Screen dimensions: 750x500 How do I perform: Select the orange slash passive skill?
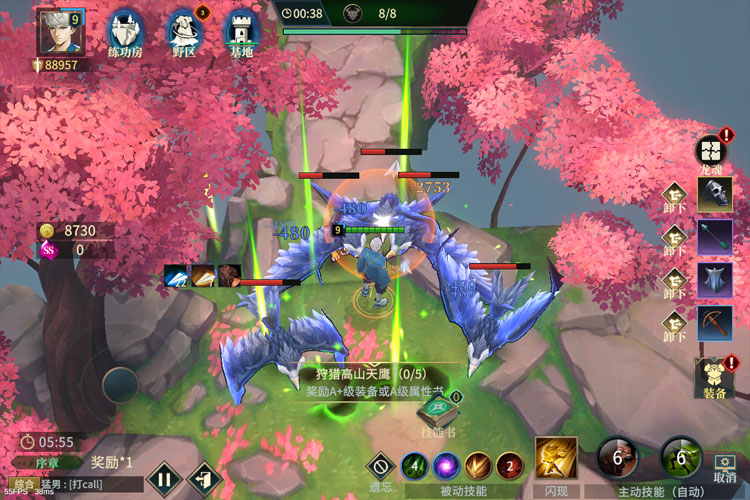pos(478,466)
